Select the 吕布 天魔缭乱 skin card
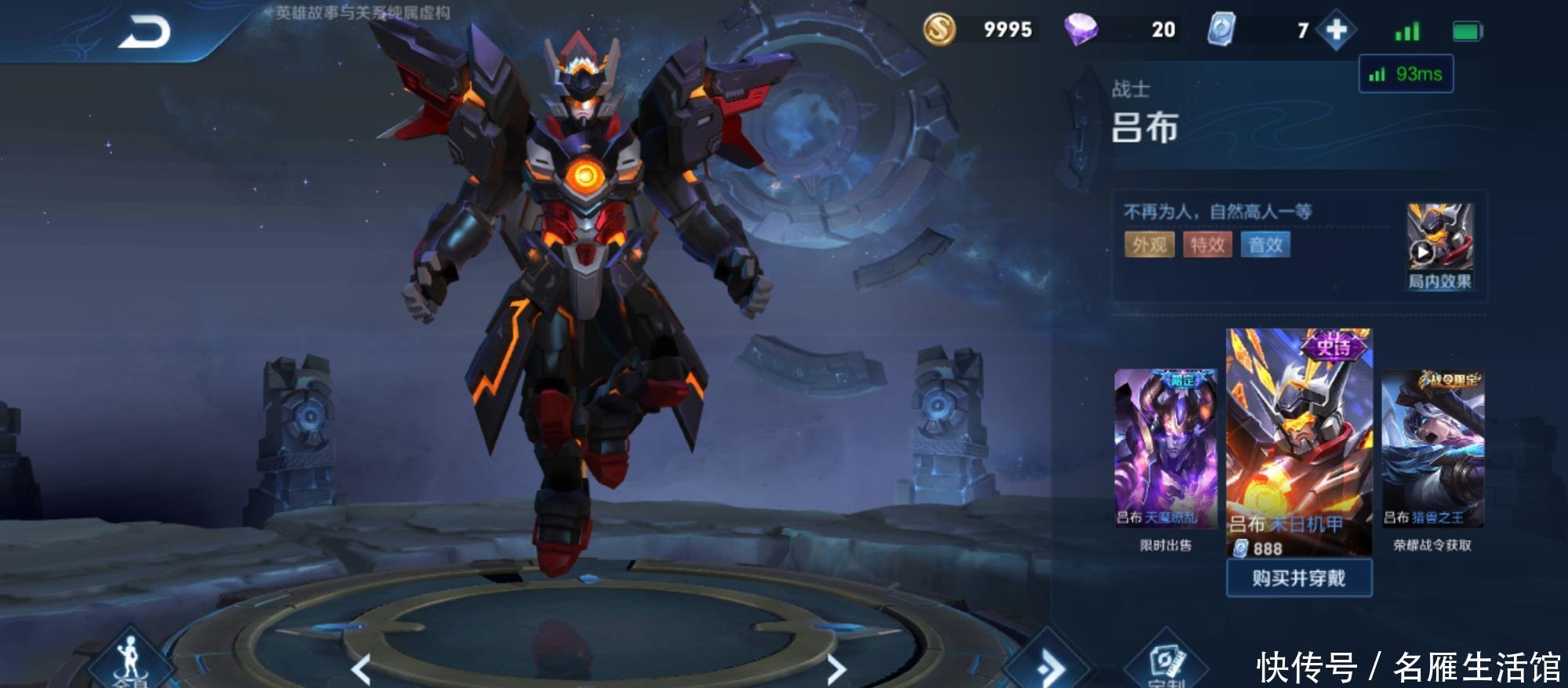The height and width of the screenshot is (688, 1568). click(x=1166, y=448)
